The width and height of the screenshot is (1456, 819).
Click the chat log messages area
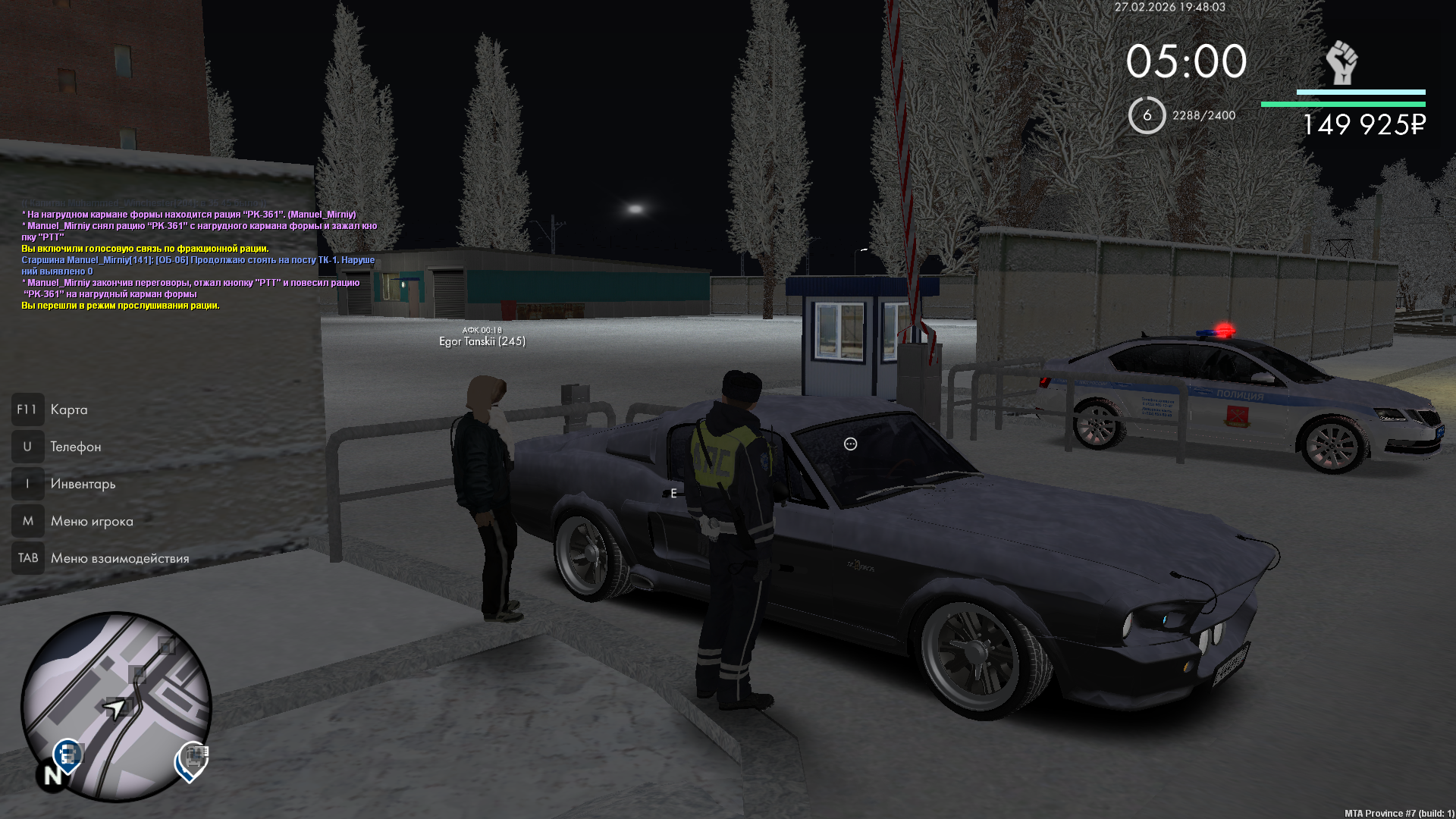199,259
